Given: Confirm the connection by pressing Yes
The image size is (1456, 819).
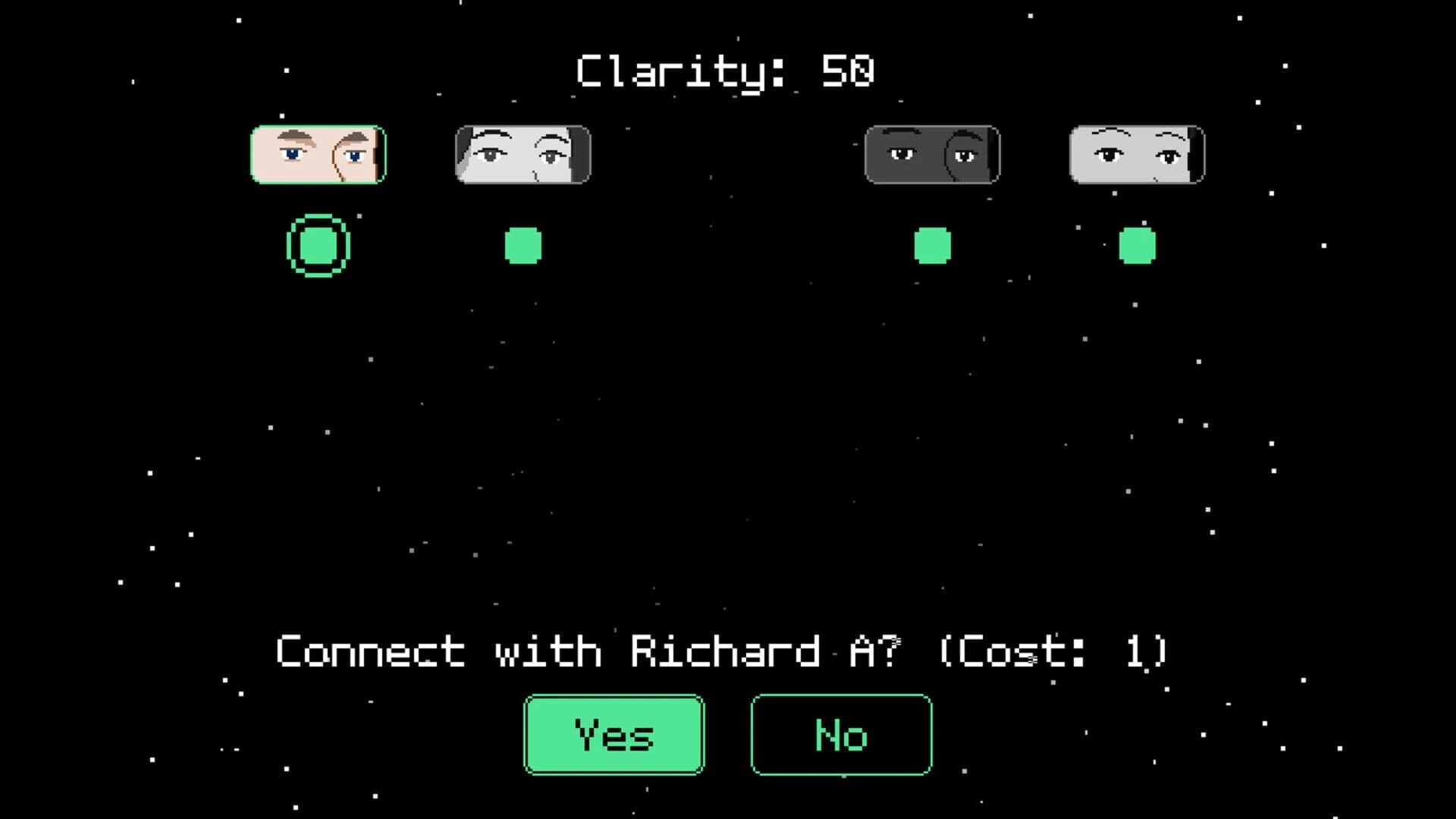Looking at the screenshot, I should tap(613, 733).
